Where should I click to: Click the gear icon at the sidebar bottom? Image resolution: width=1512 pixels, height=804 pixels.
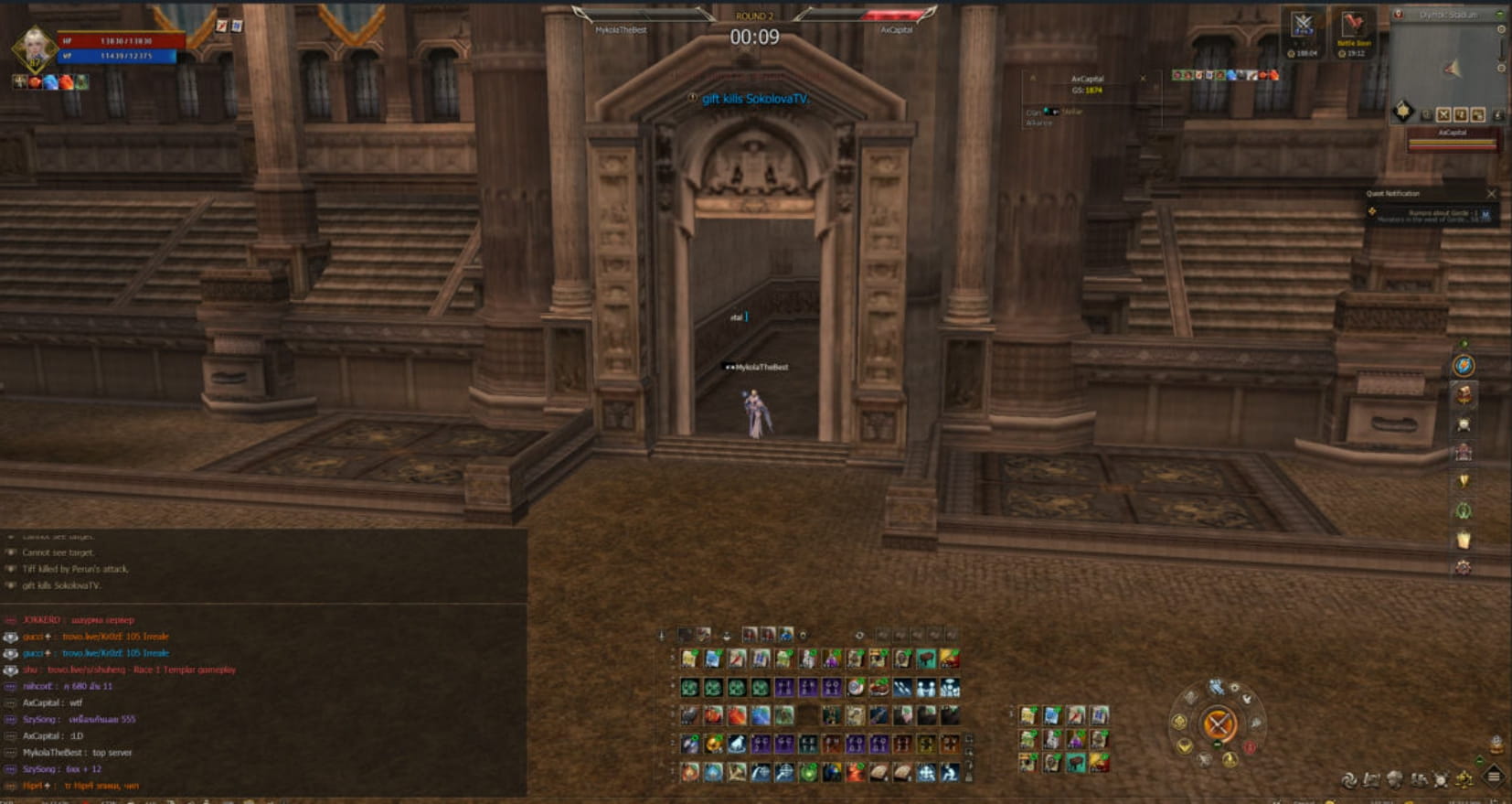click(1464, 568)
